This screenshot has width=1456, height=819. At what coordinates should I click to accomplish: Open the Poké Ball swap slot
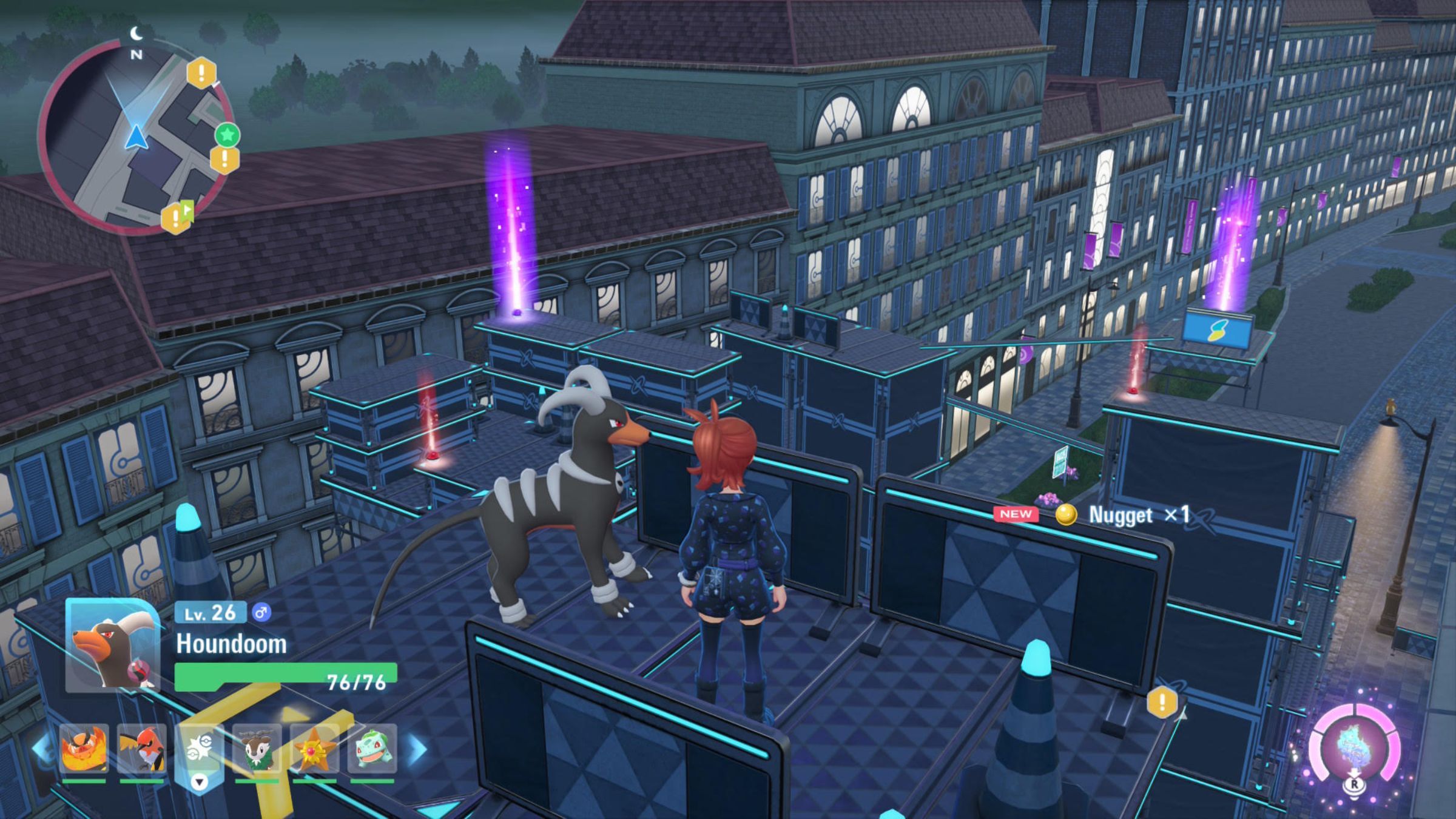[199, 752]
